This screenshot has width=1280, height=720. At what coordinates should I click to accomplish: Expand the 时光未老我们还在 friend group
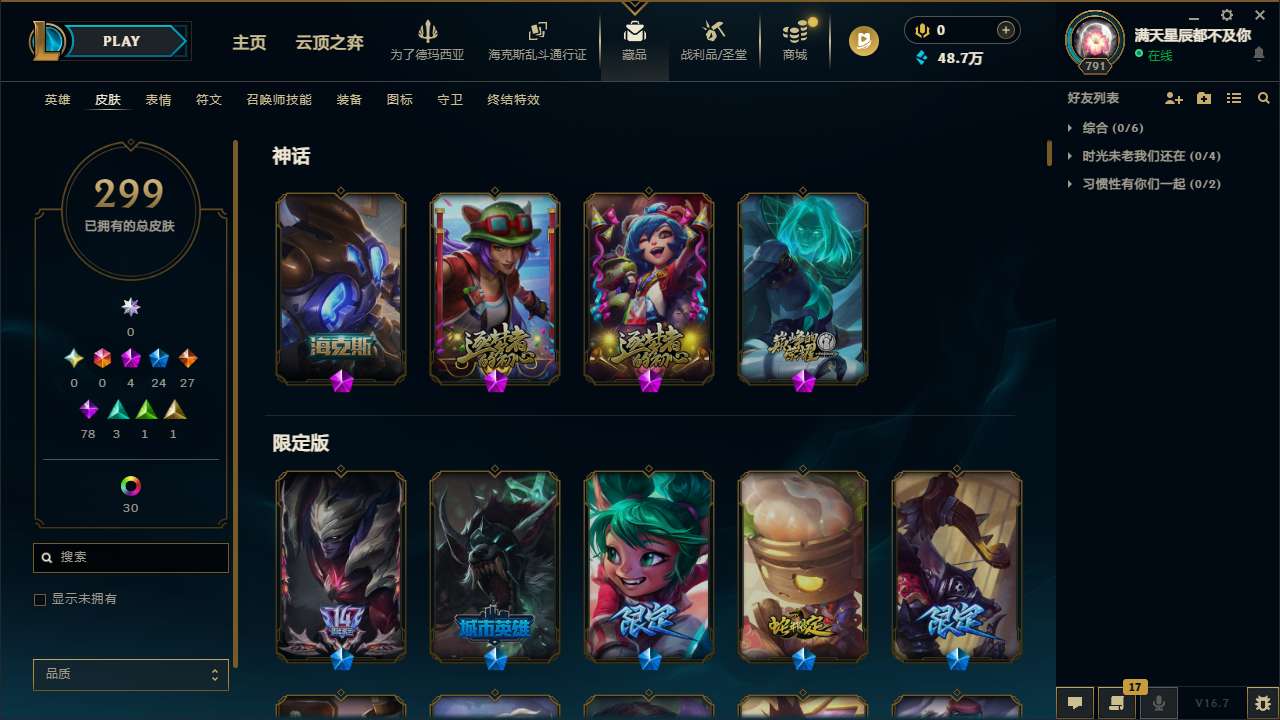point(1131,156)
